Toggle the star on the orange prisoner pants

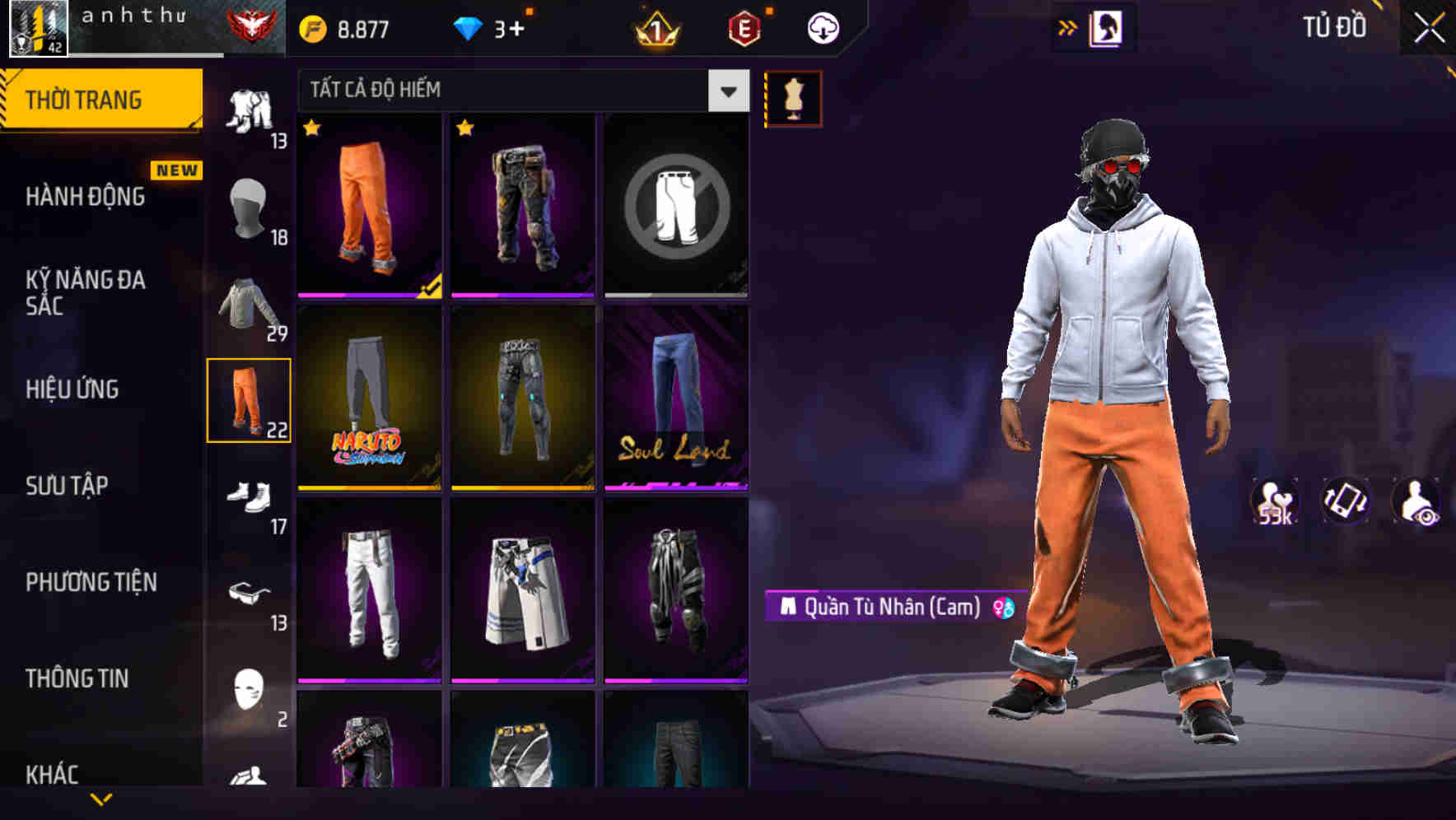click(x=311, y=129)
